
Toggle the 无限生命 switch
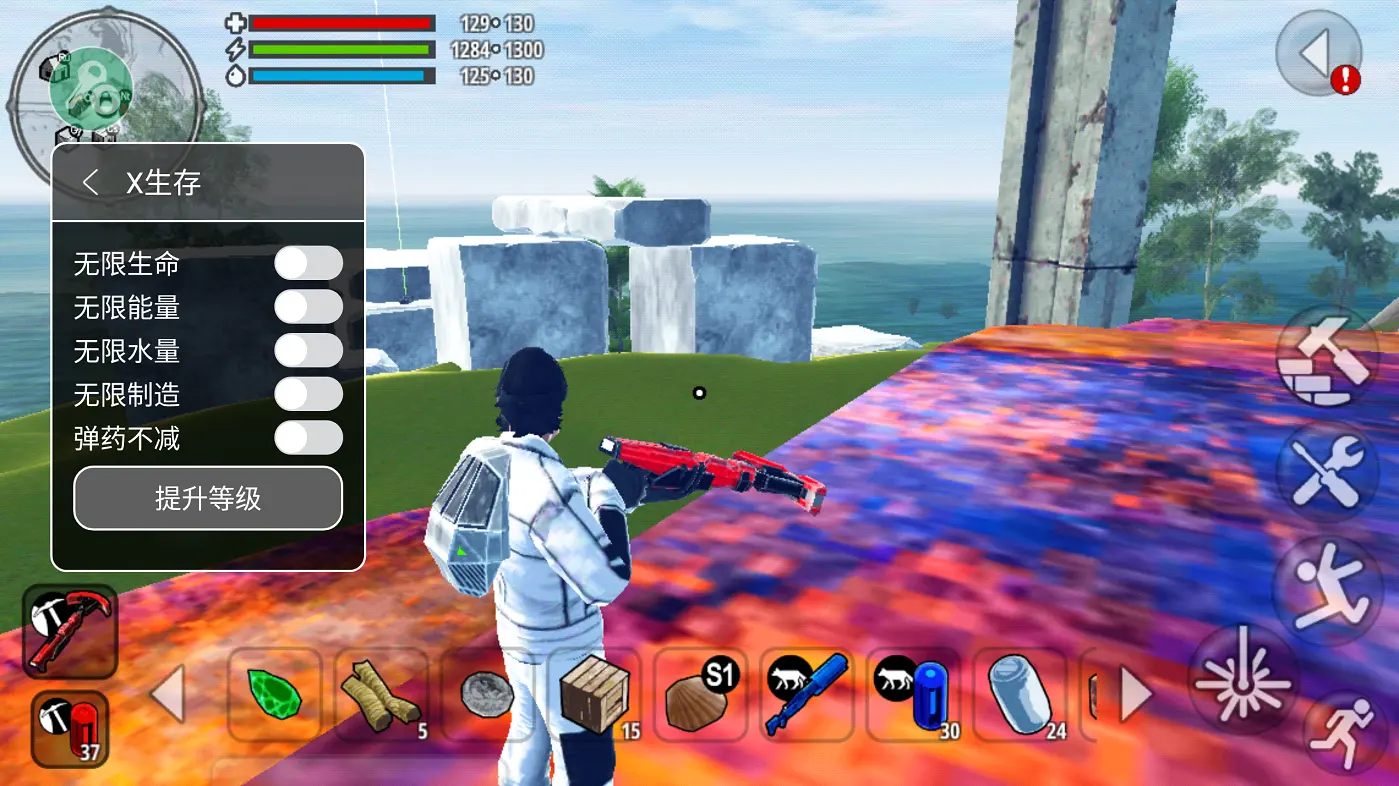tap(308, 263)
